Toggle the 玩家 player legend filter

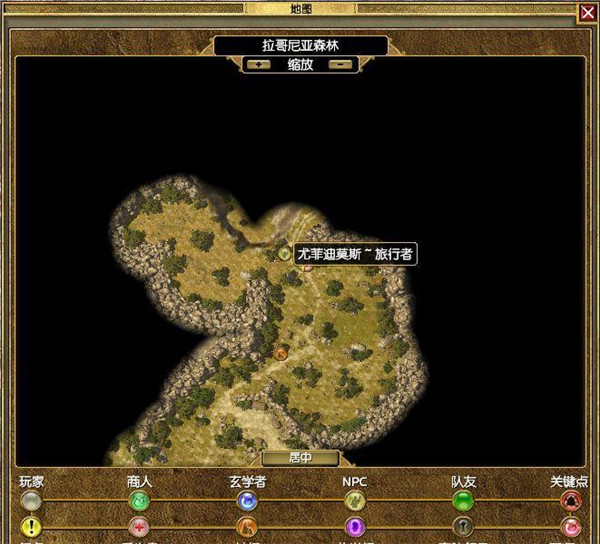[32, 500]
